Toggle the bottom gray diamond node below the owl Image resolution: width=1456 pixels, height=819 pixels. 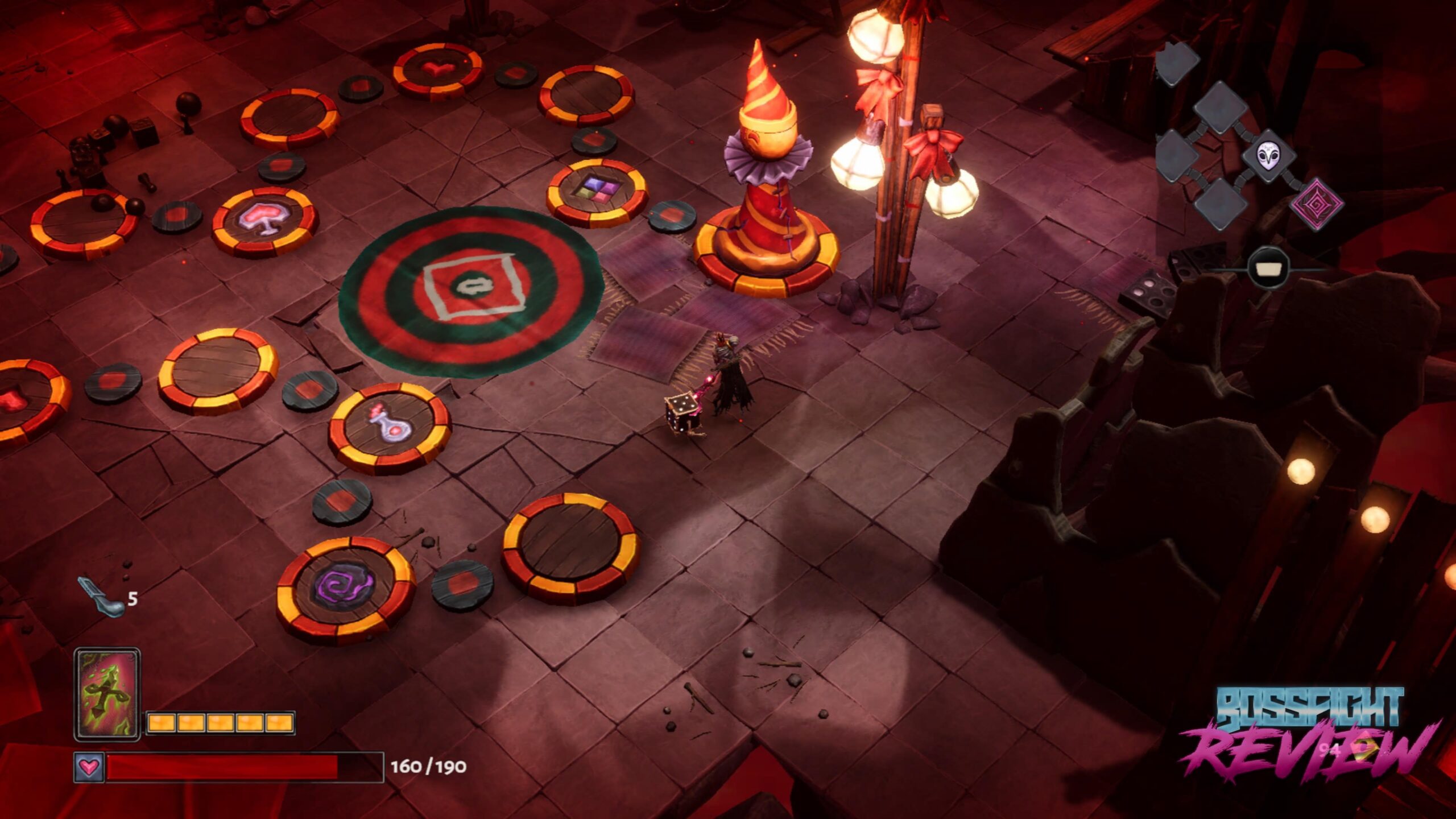[1221, 204]
